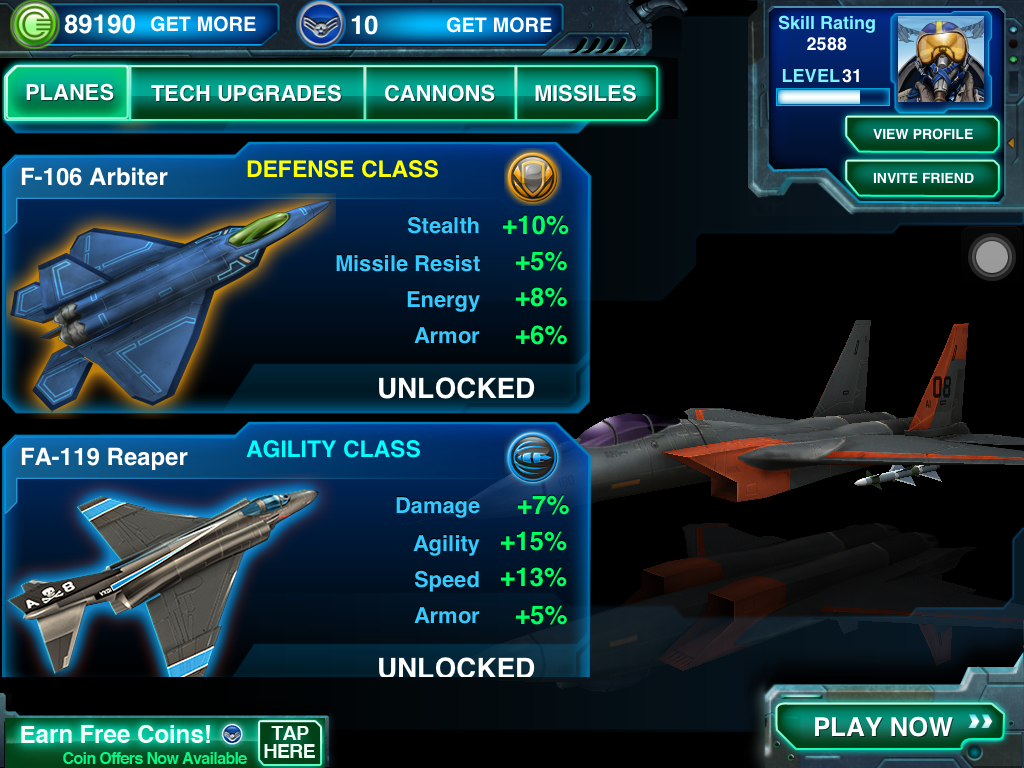The image size is (1024, 768).
Task: Switch to the Planes tab
Action: pos(69,93)
